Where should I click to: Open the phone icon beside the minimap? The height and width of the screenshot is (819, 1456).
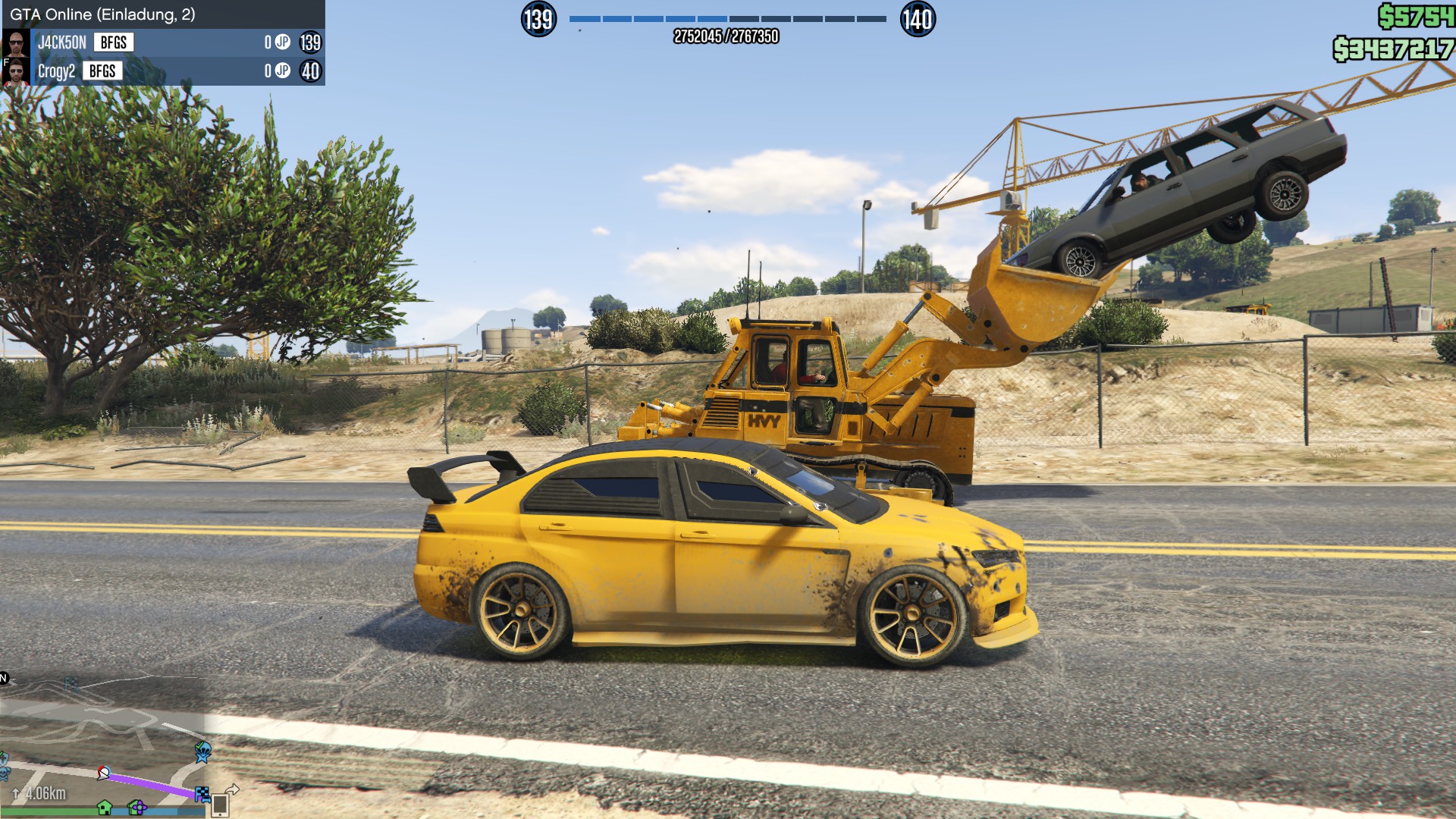point(220,805)
